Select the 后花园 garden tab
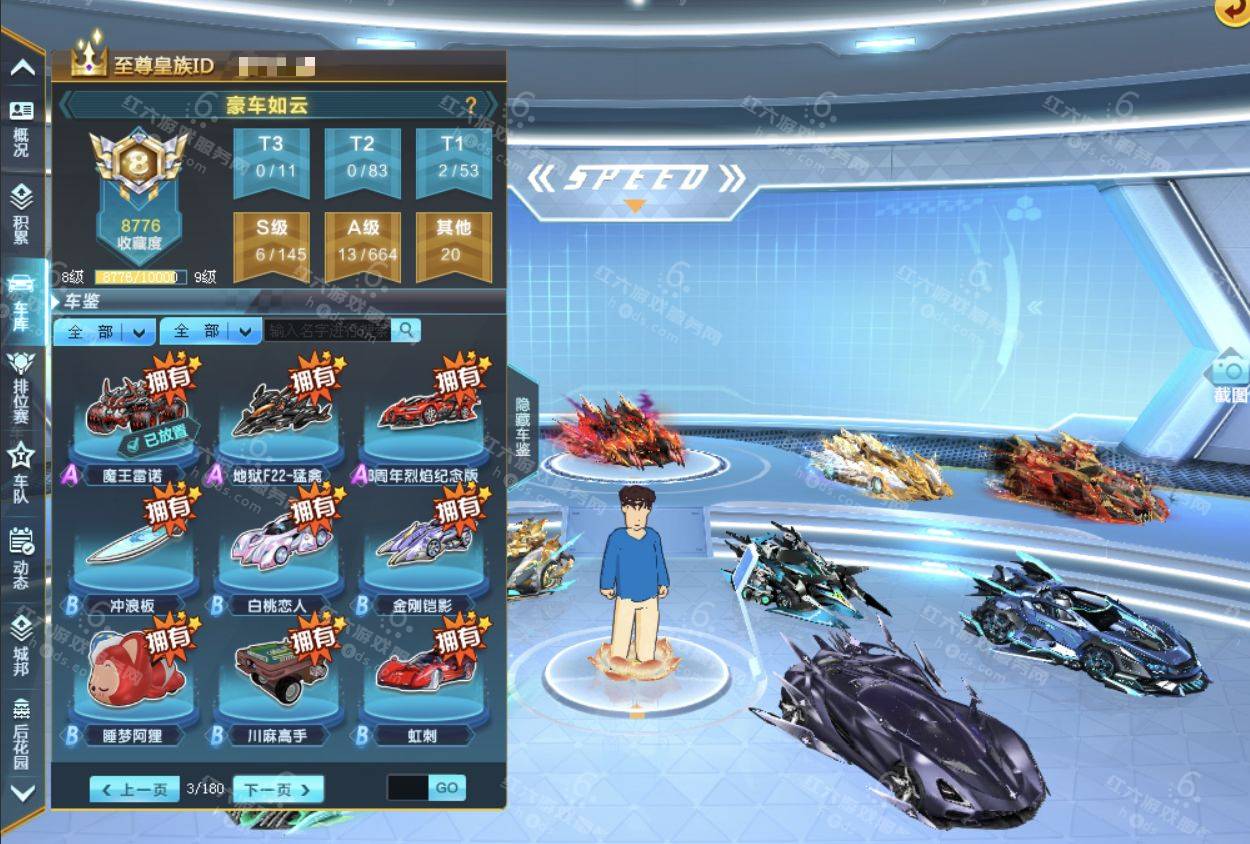The height and width of the screenshot is (844, 1250). click(x=21, y=732)
